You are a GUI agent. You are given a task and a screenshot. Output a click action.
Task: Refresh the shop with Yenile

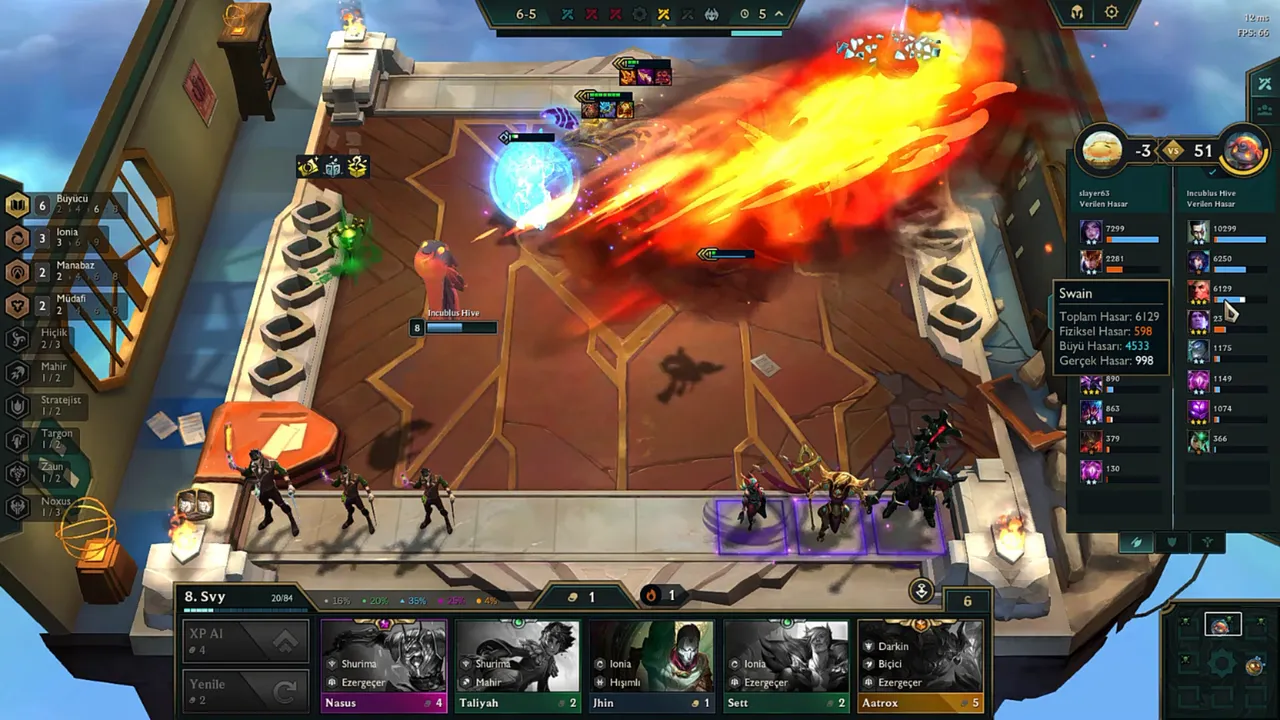point(245,691)
